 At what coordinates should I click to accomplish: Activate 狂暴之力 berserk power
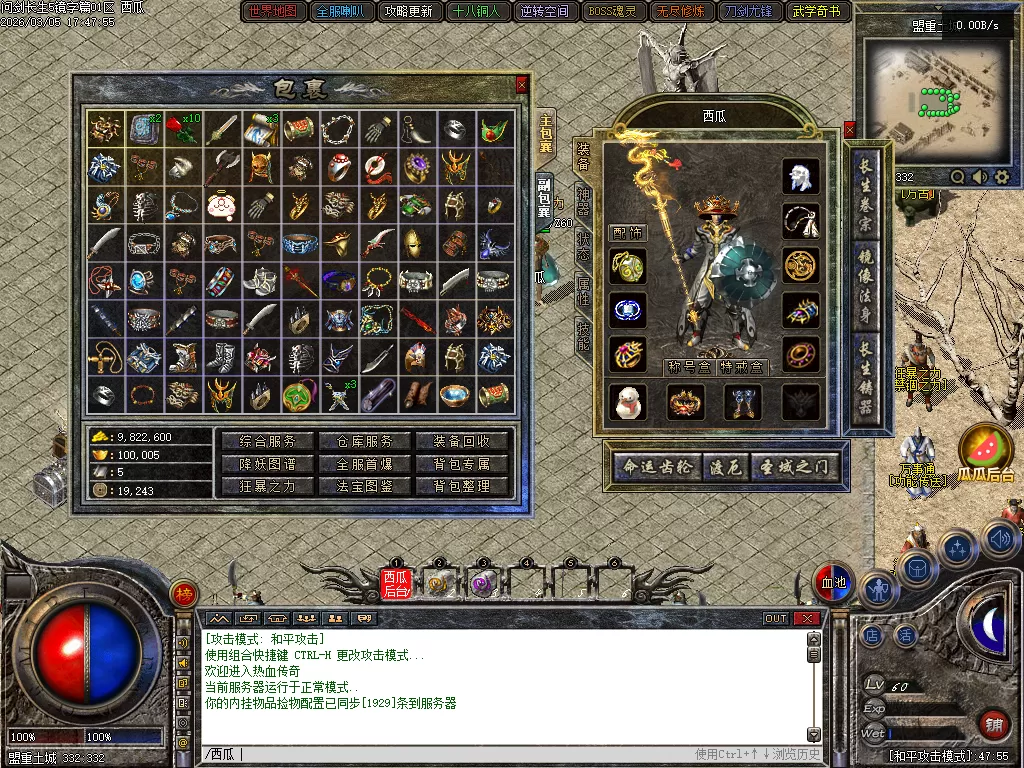point(268,487)
